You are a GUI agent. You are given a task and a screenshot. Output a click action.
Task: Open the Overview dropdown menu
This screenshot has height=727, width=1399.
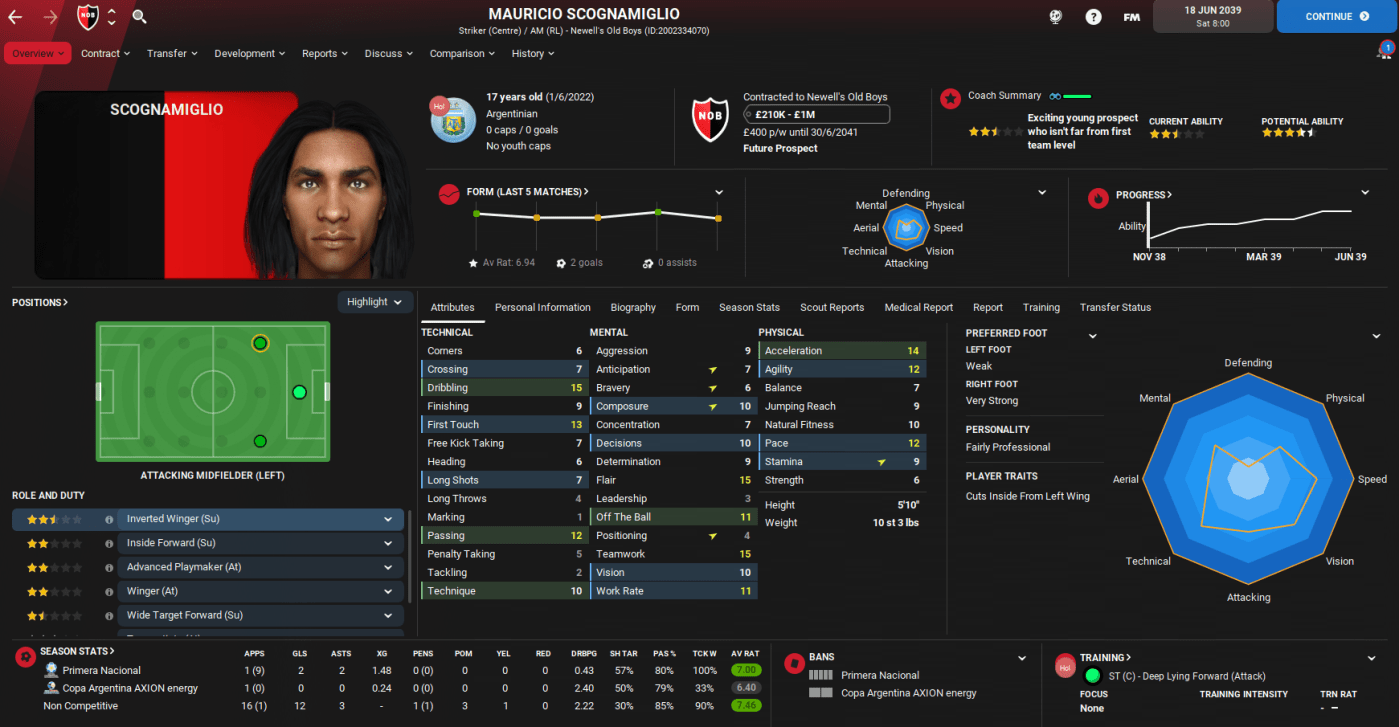(38, 53)
